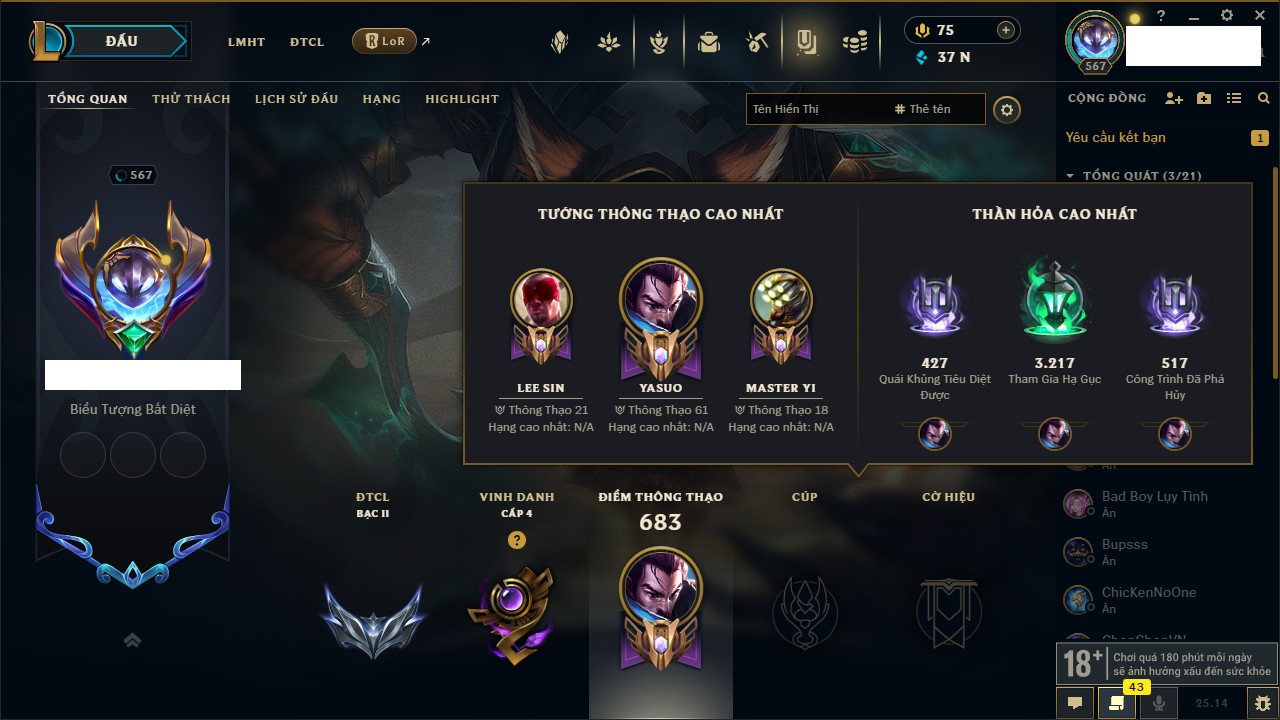
Task: Click the plus button to buy currency
Action: click(1006, 30)
